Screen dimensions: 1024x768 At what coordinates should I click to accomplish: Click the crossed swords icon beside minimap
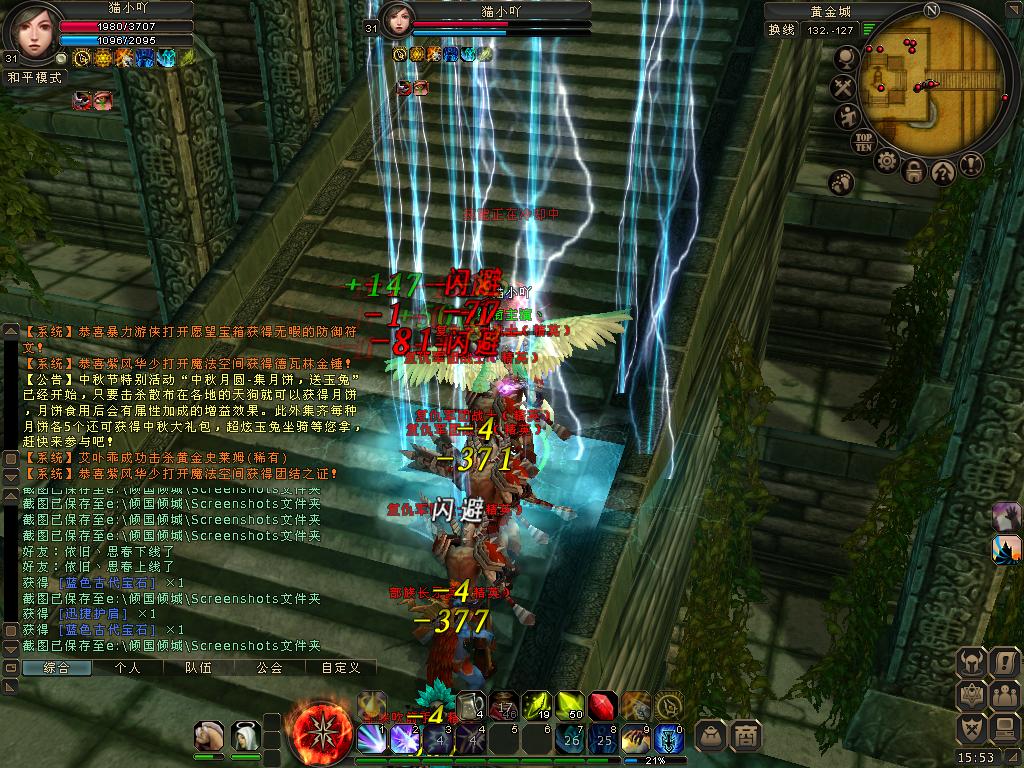pos(845,89)
